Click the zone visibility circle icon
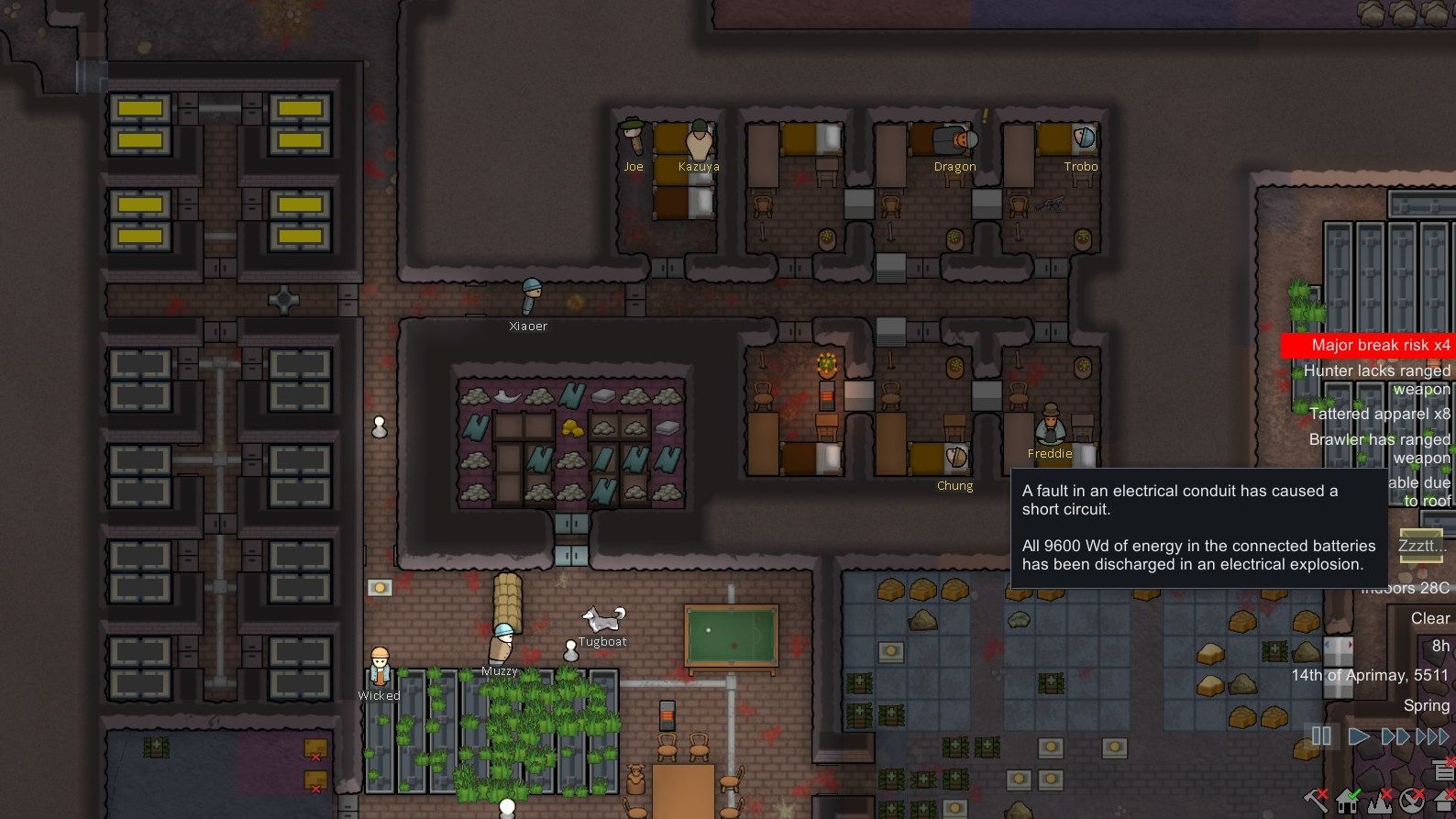The image size is (1456, 819). tap(1412, 801)
